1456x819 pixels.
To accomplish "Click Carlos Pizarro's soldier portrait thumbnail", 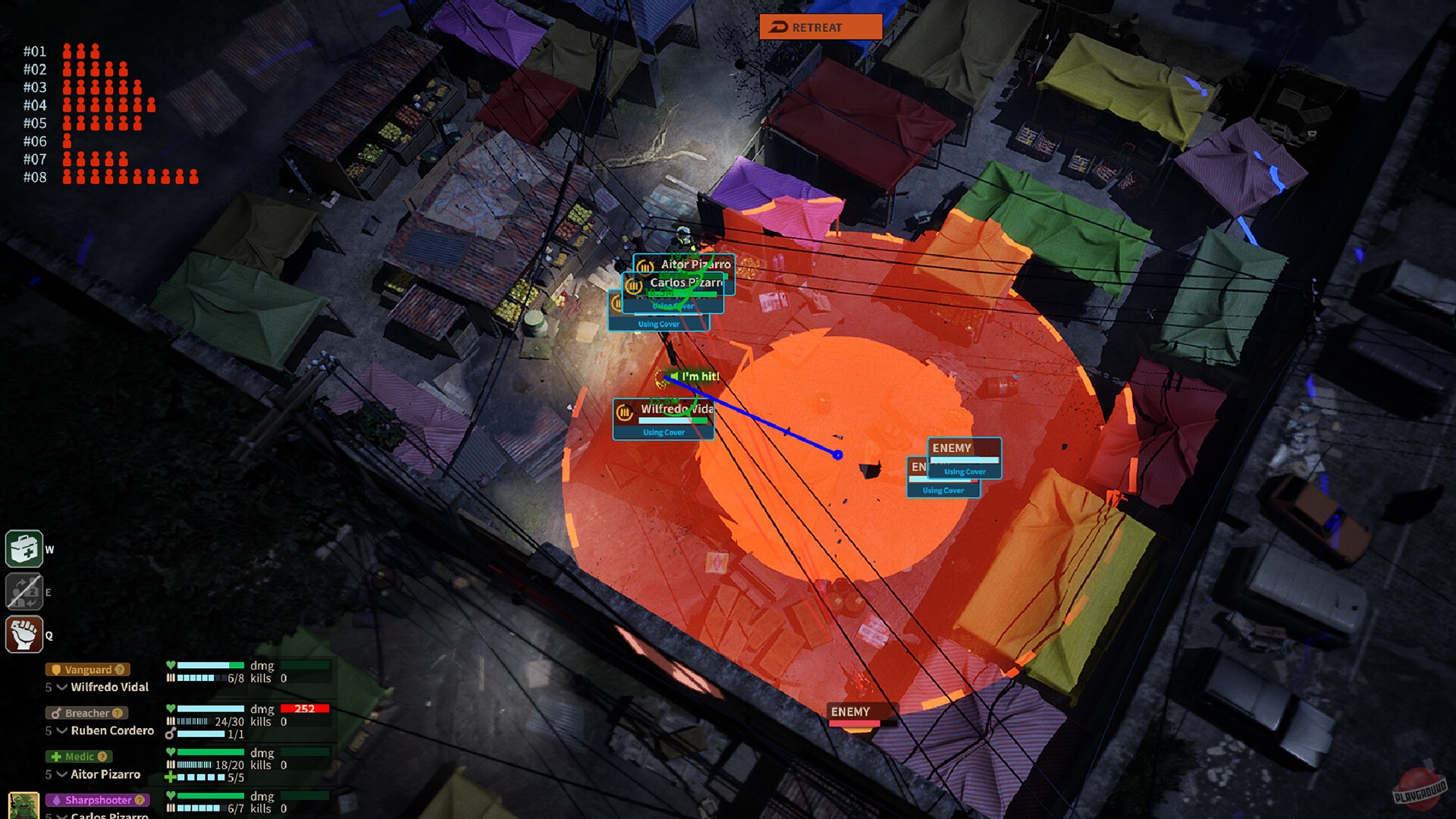I will click(23, 804).
